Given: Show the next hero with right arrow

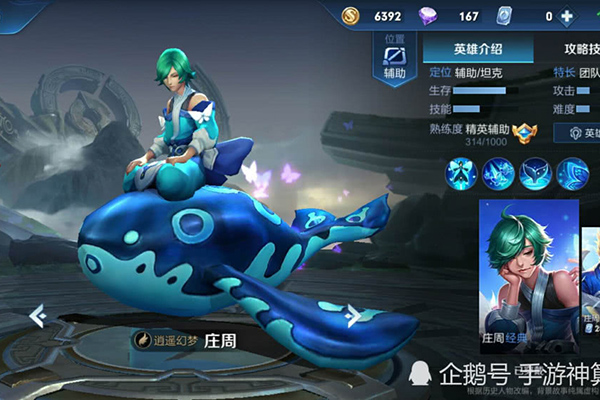Looking at the screenshot, I should pos(352,316).
